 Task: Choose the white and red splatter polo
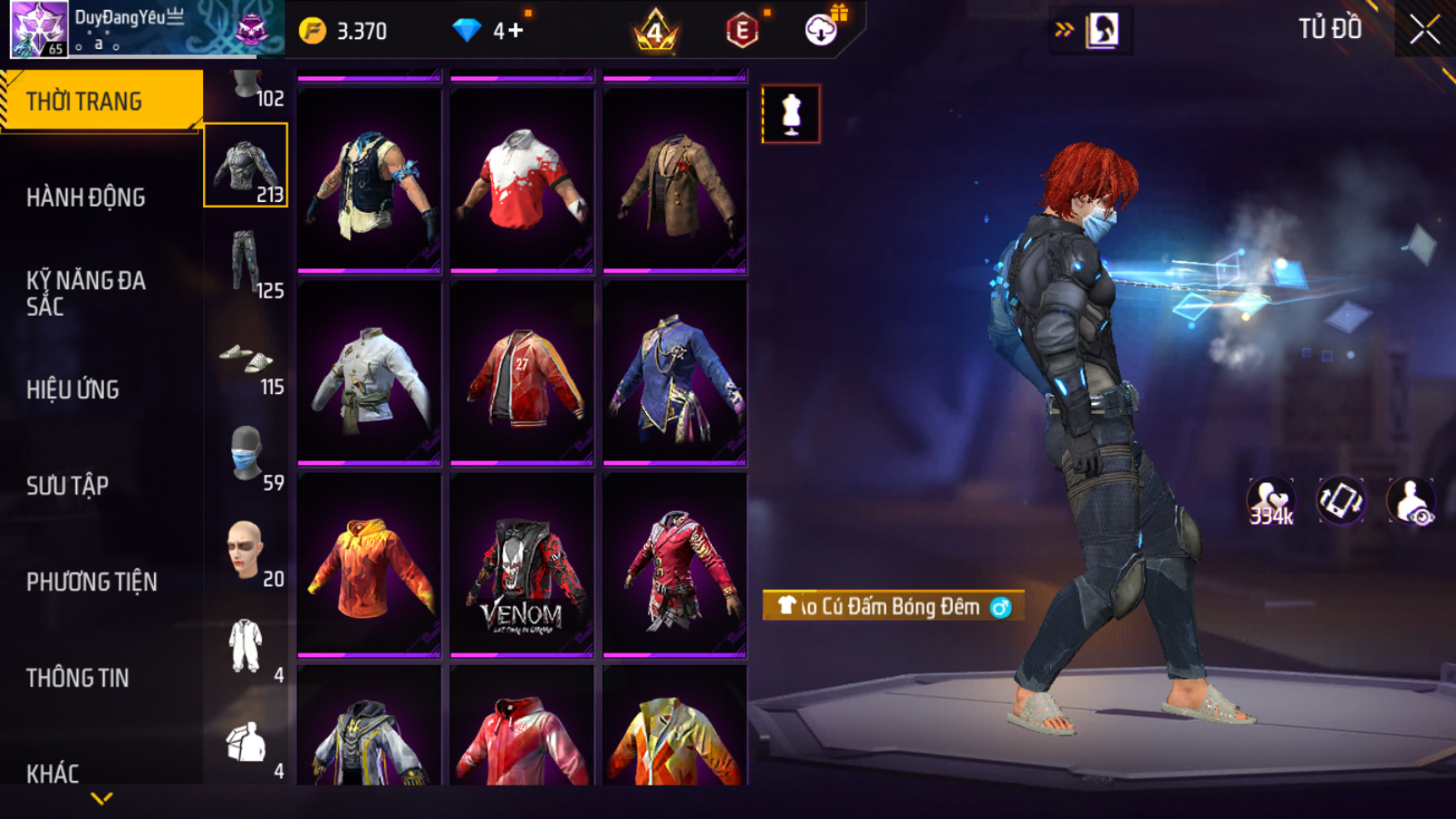click(521, 180)
